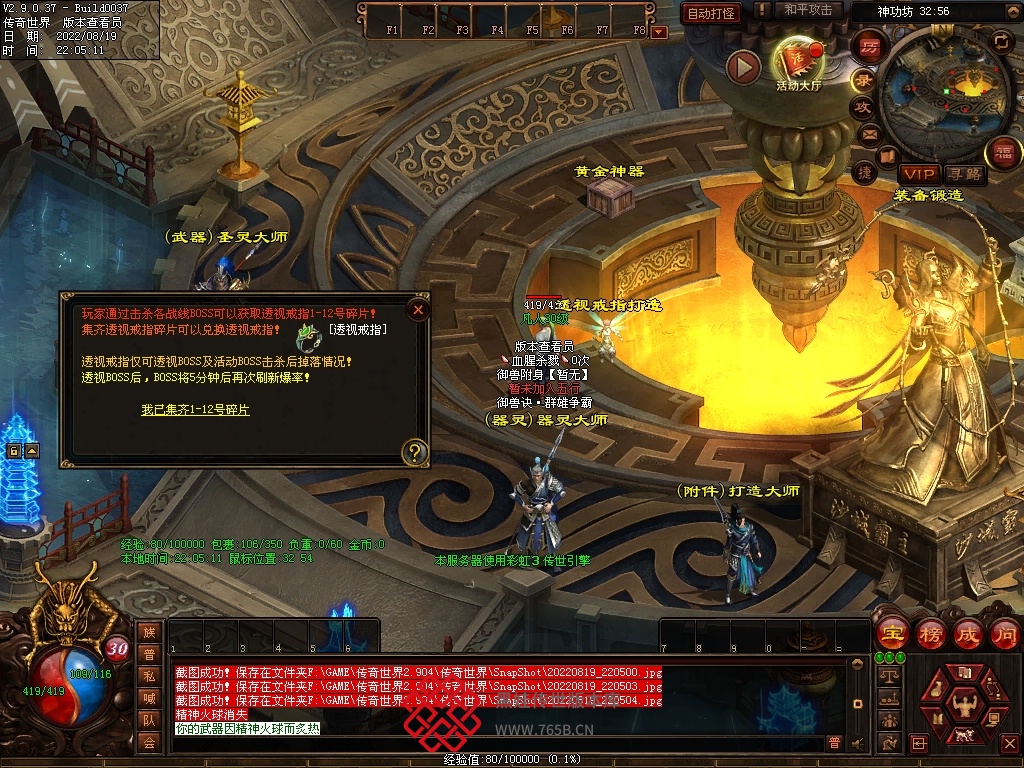Screen dimensions: 1024x768
Task: Open the help question mark in dialog
Action: tap(414, 453)
